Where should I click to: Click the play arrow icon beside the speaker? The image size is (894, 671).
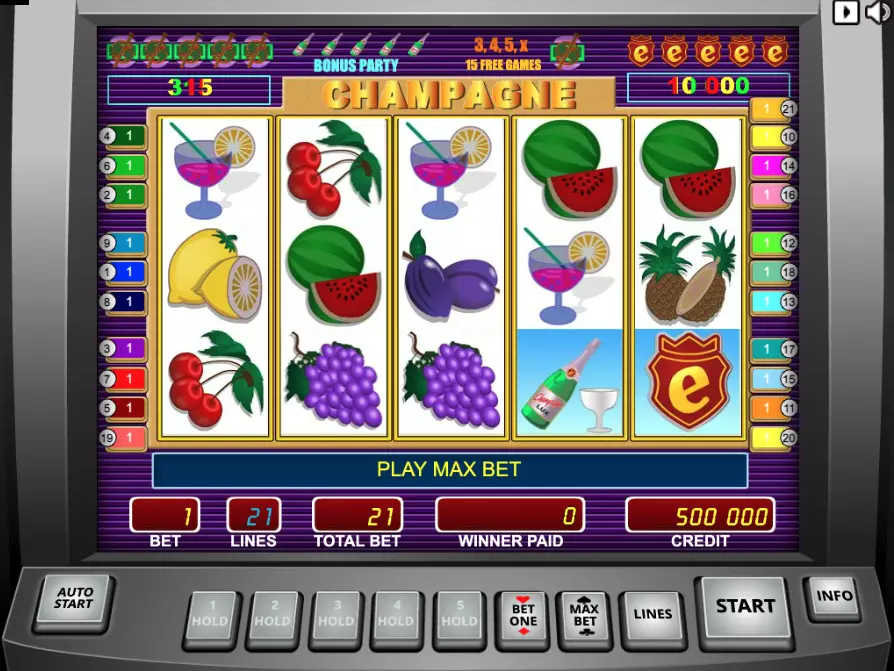pyautogui.click(x=846, y=12)
